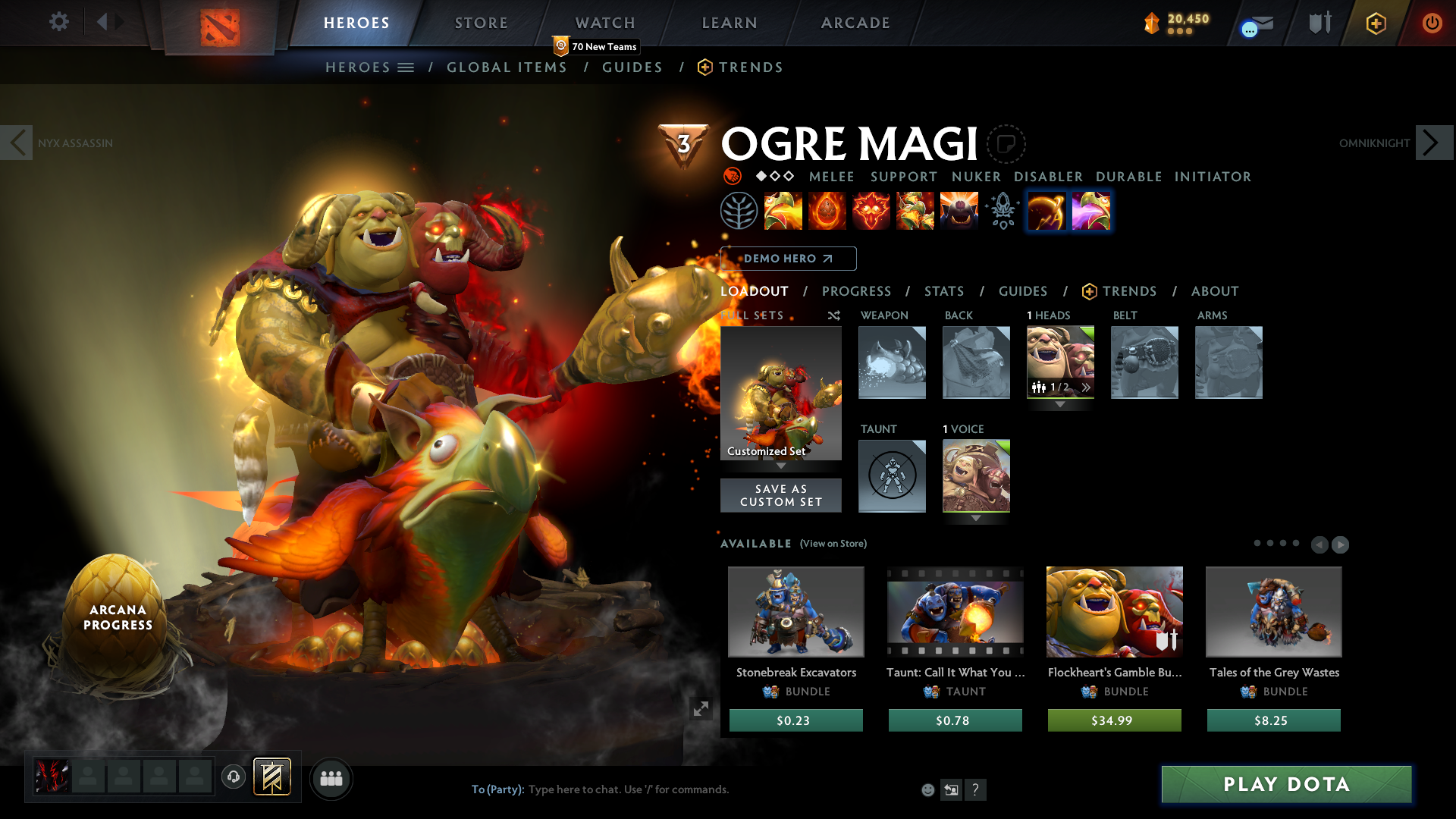The height and width of the screenshot is (819, 1456).
Task: Select the Fireblast ability icon
Action: coord(783,211)
